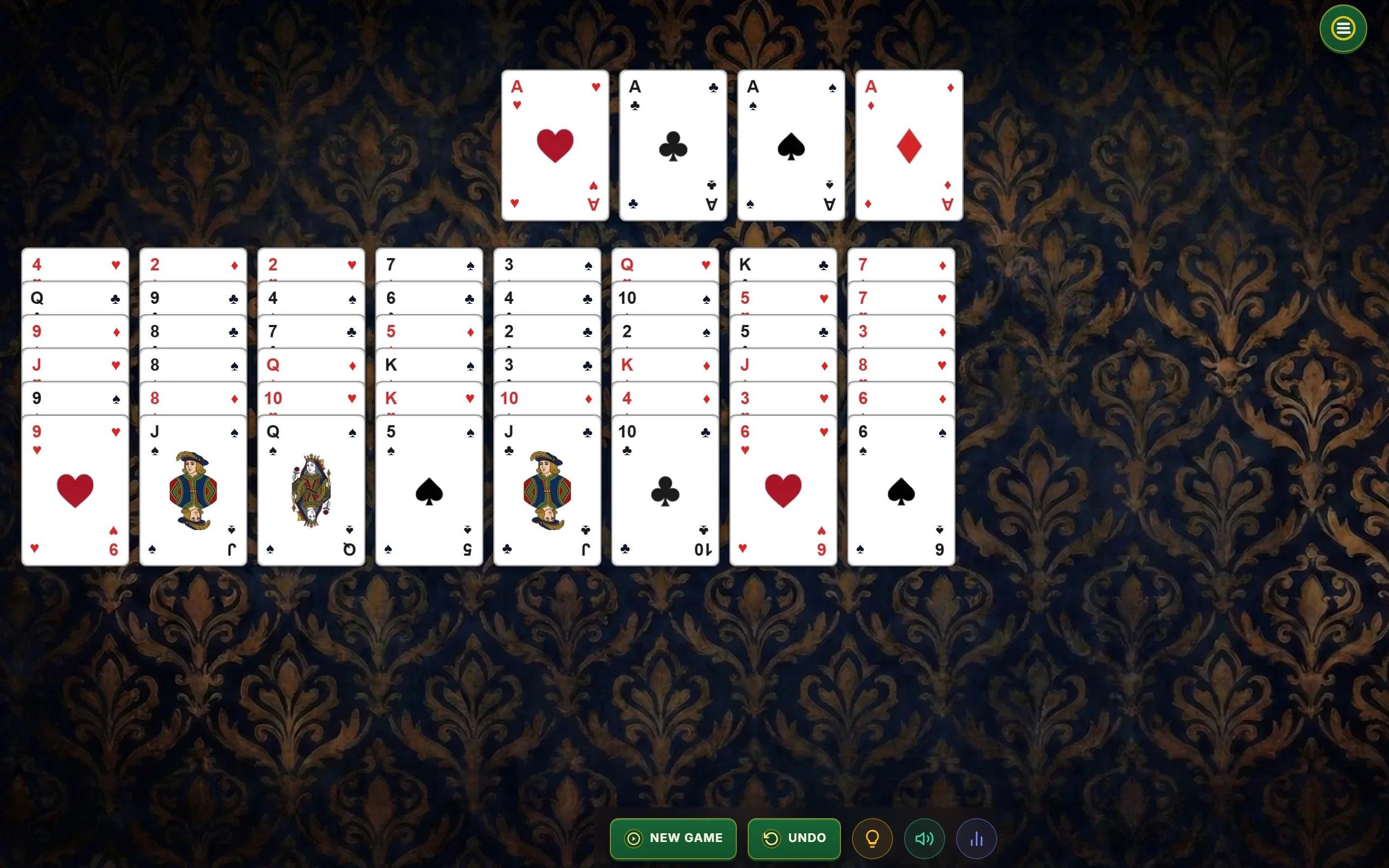The image size is (1389, 868).
Task: Mute the game sound via speaker icon
Action: [924, 838]
